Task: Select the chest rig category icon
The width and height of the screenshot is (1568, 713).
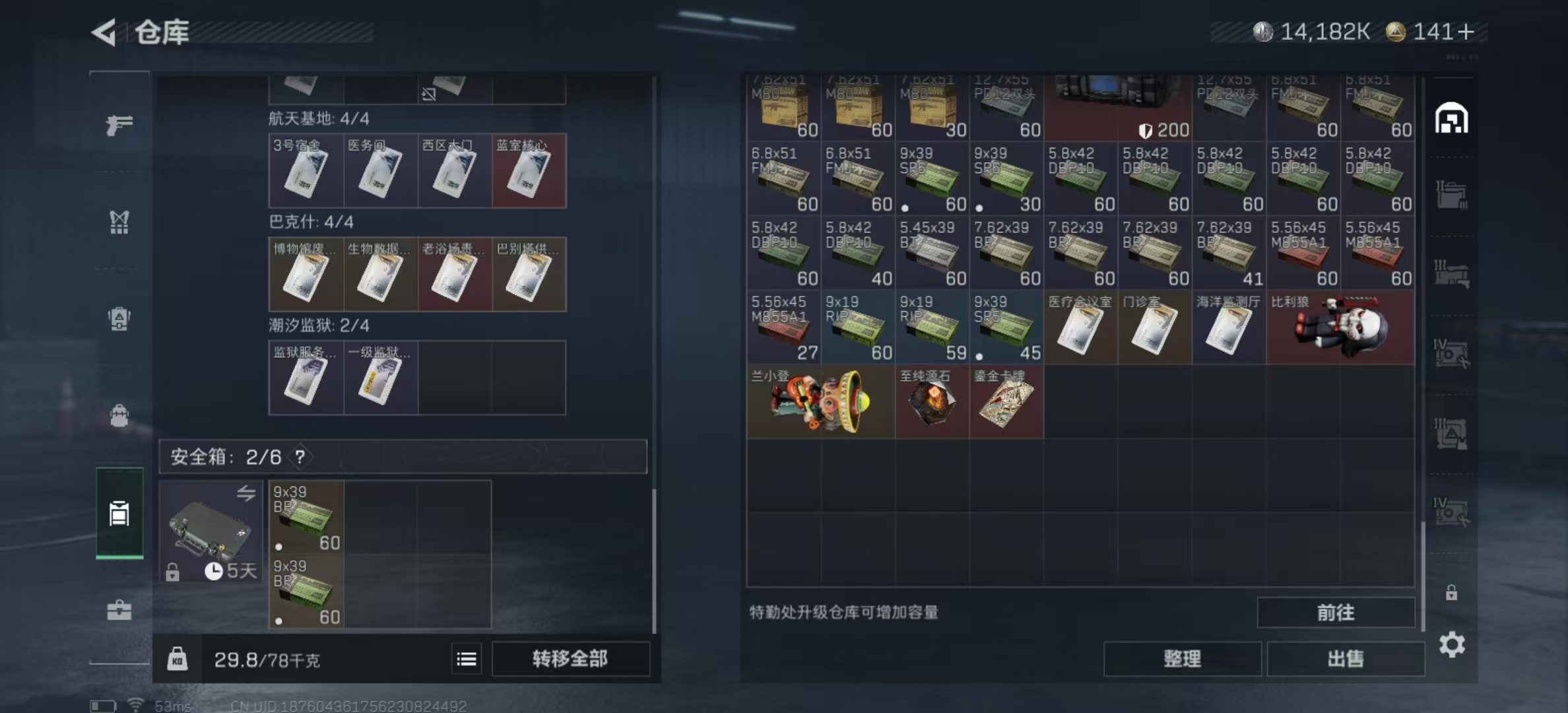Action: [x=119, y=223]
